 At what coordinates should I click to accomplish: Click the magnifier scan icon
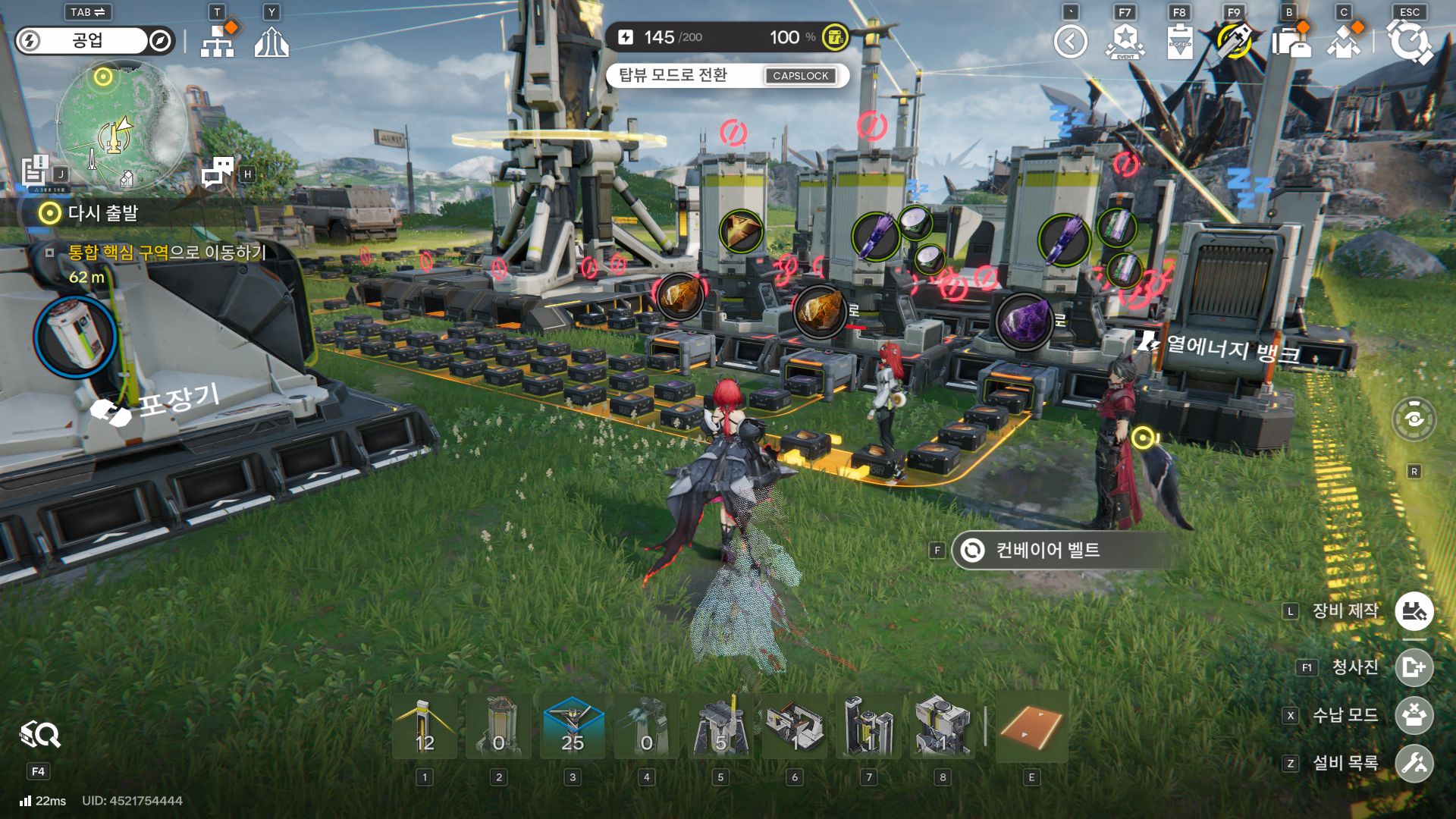point(40,734)
